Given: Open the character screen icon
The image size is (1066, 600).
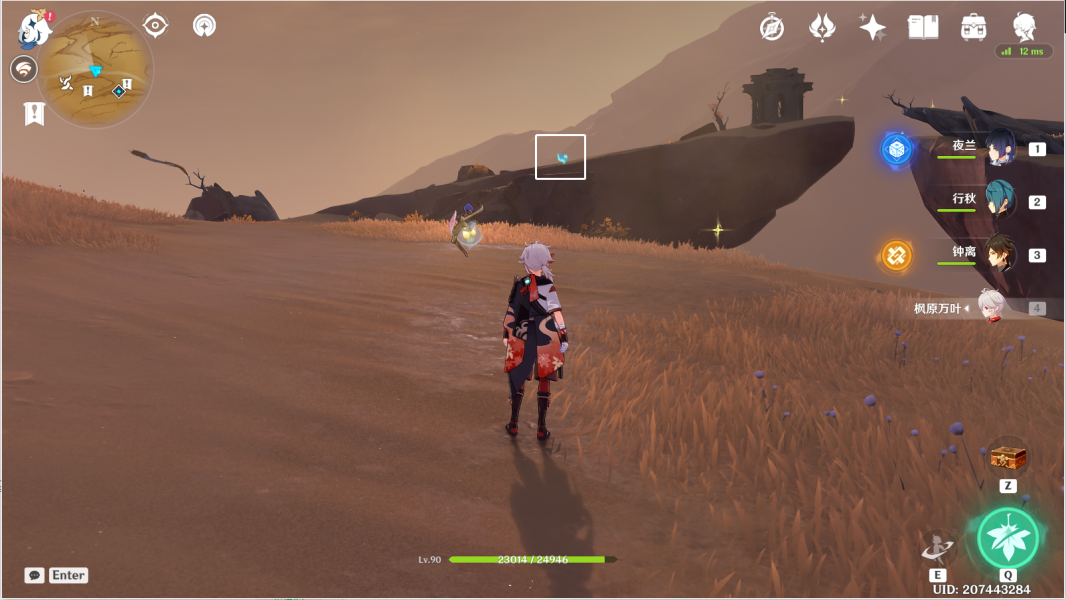Looking at the screenshot, I should (x=1024, y=27).
